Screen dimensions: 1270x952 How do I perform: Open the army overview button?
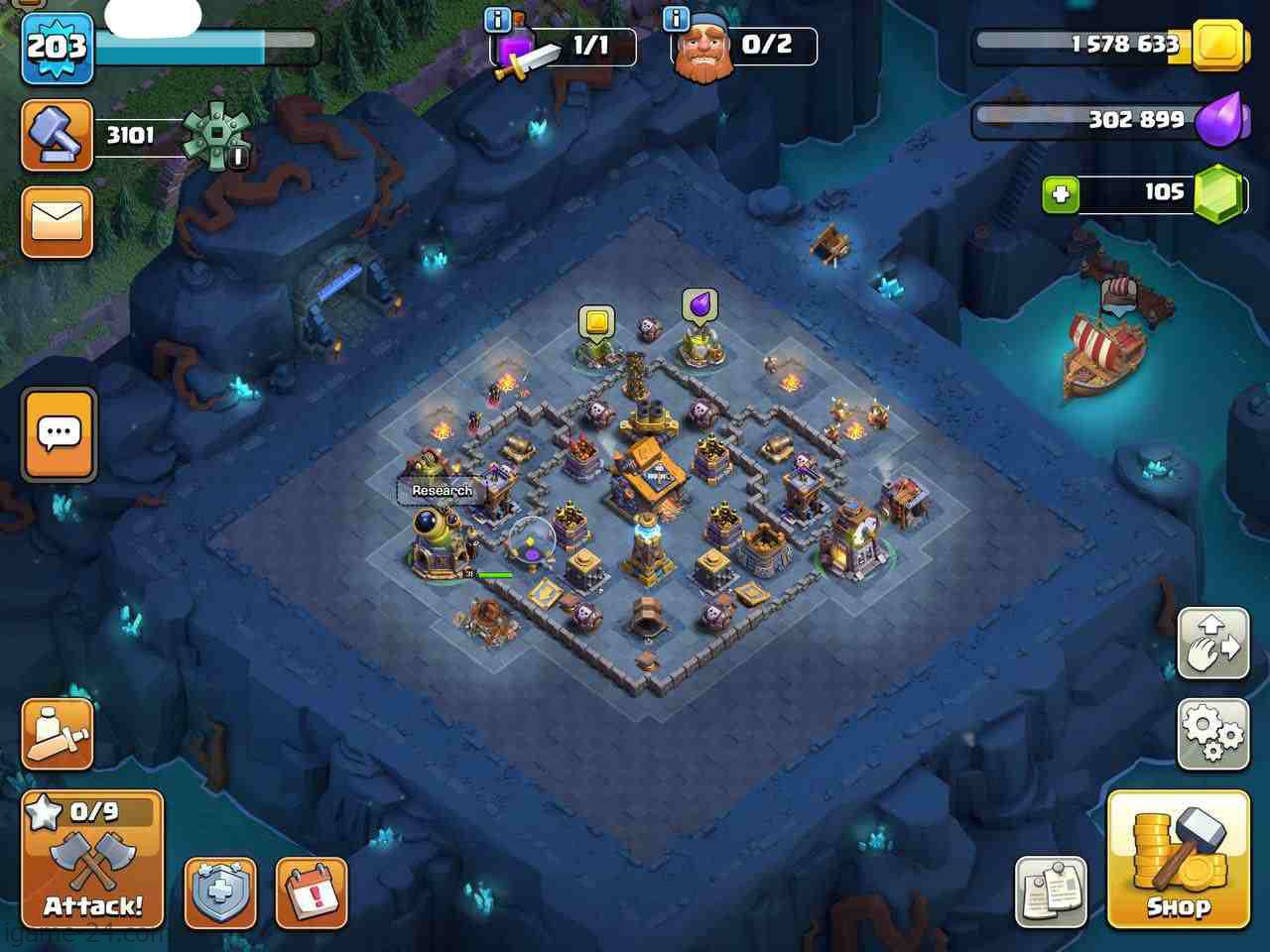tap(57, 735)
